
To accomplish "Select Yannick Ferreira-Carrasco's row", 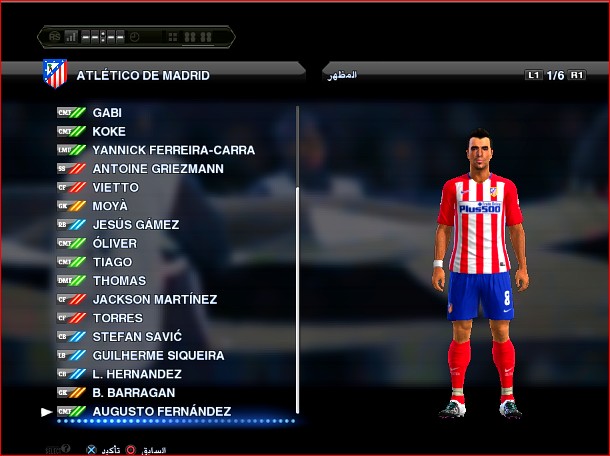I will tap(173, 150).
